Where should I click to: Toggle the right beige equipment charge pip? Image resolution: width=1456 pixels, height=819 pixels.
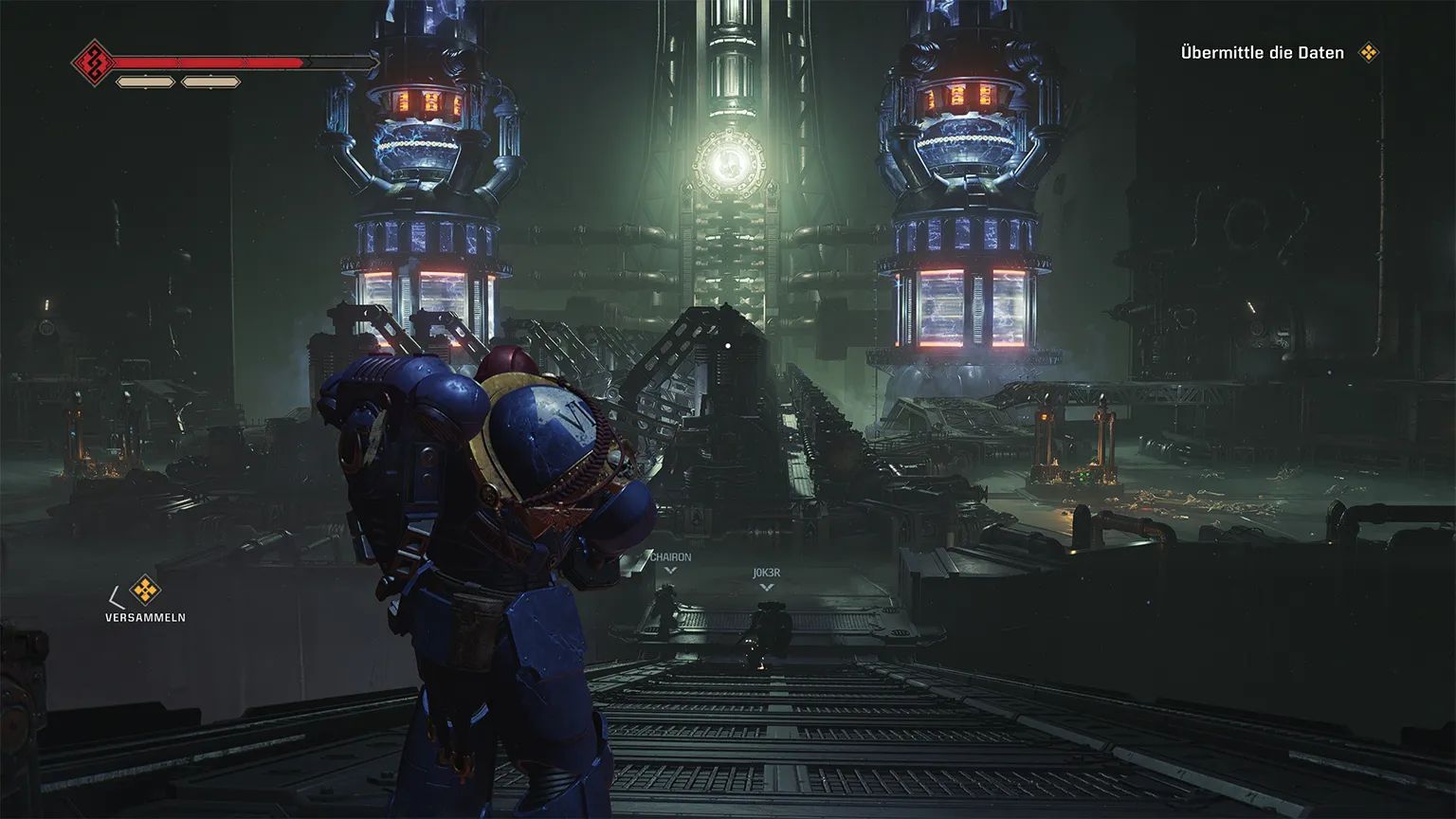209,81
